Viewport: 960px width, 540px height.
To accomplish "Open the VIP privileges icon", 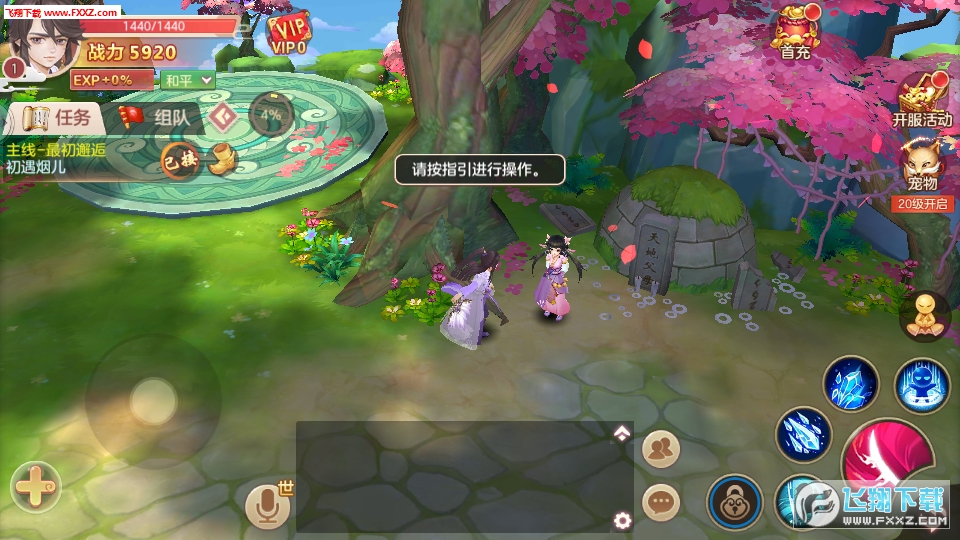I will [x=290, y=34].
